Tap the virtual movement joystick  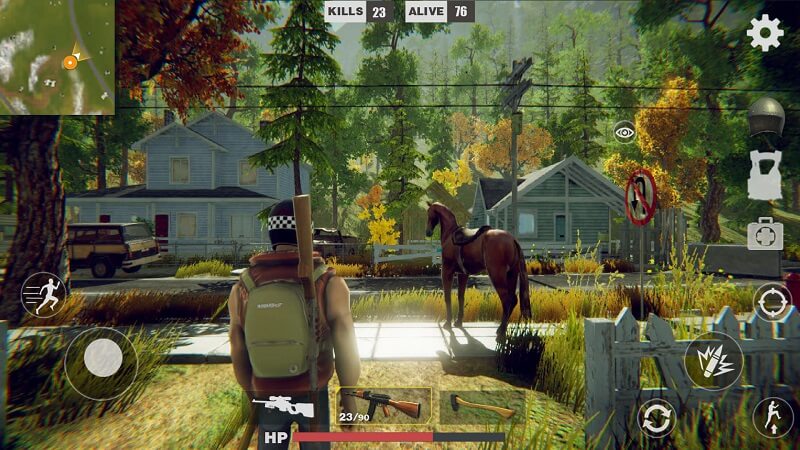click(101, 357)
